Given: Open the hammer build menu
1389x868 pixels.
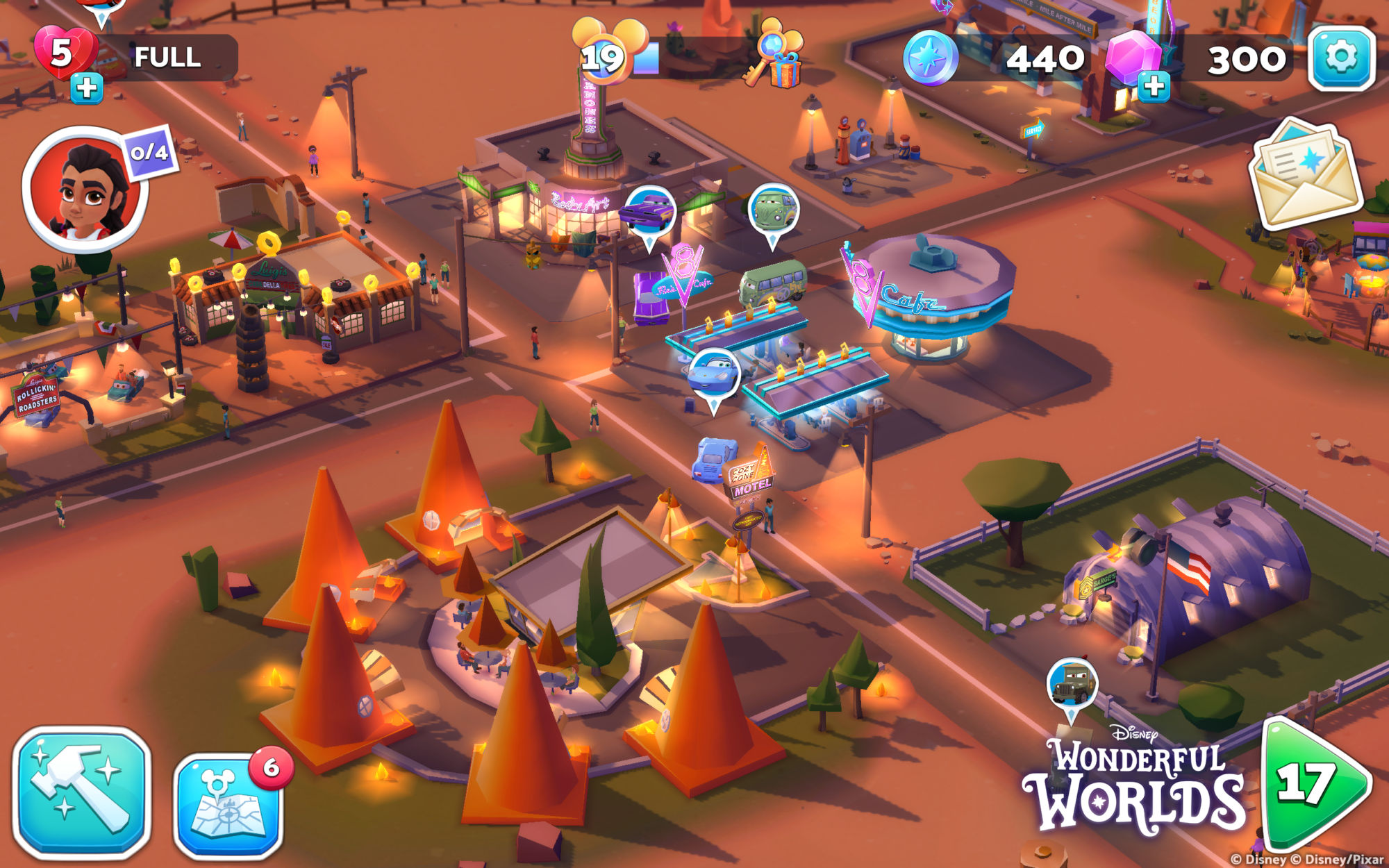Looking at the screenshot, I should 82,792.
